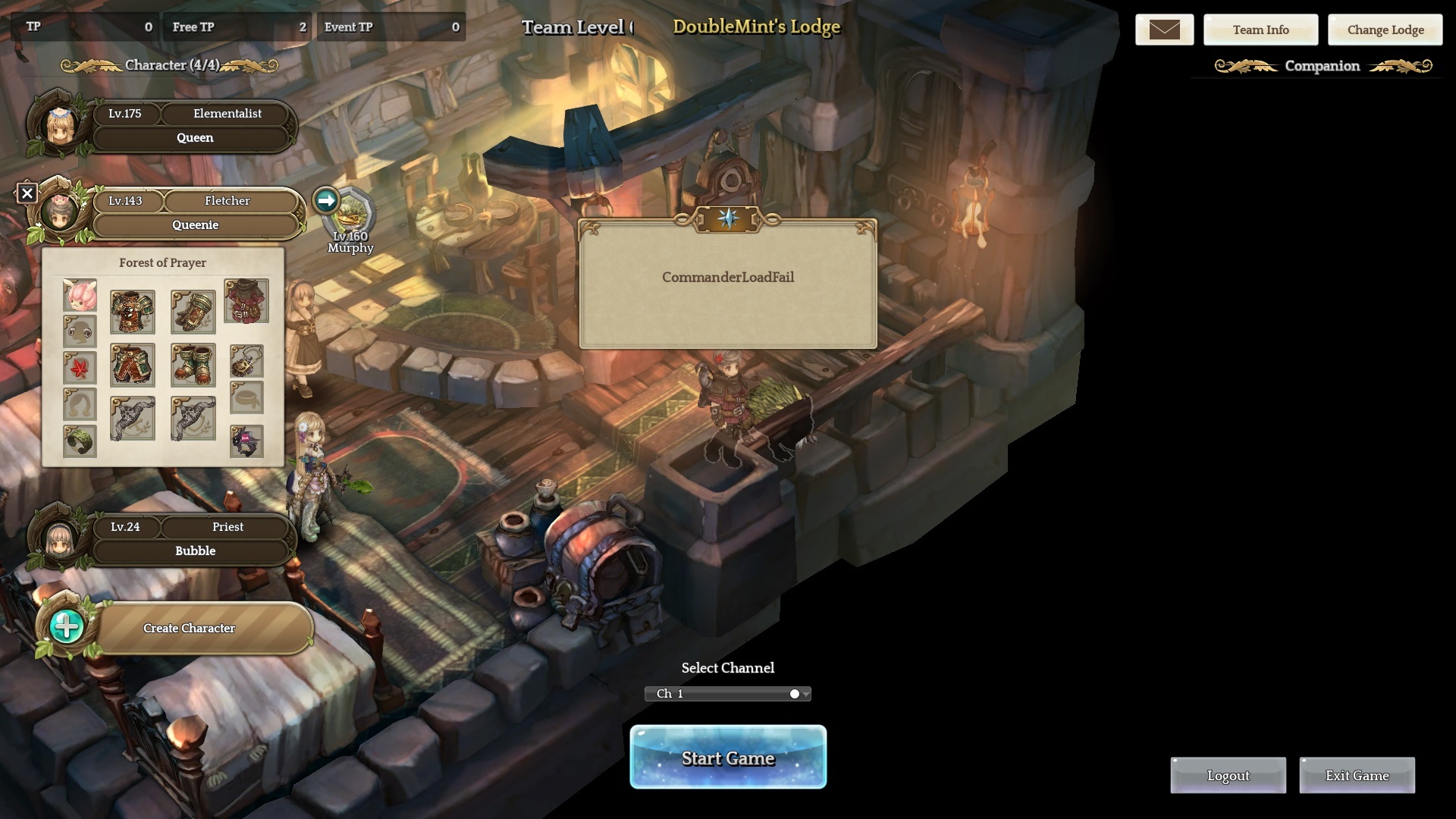
Task: Open the mail envelope inbox
Action: tap(1164, 30)
